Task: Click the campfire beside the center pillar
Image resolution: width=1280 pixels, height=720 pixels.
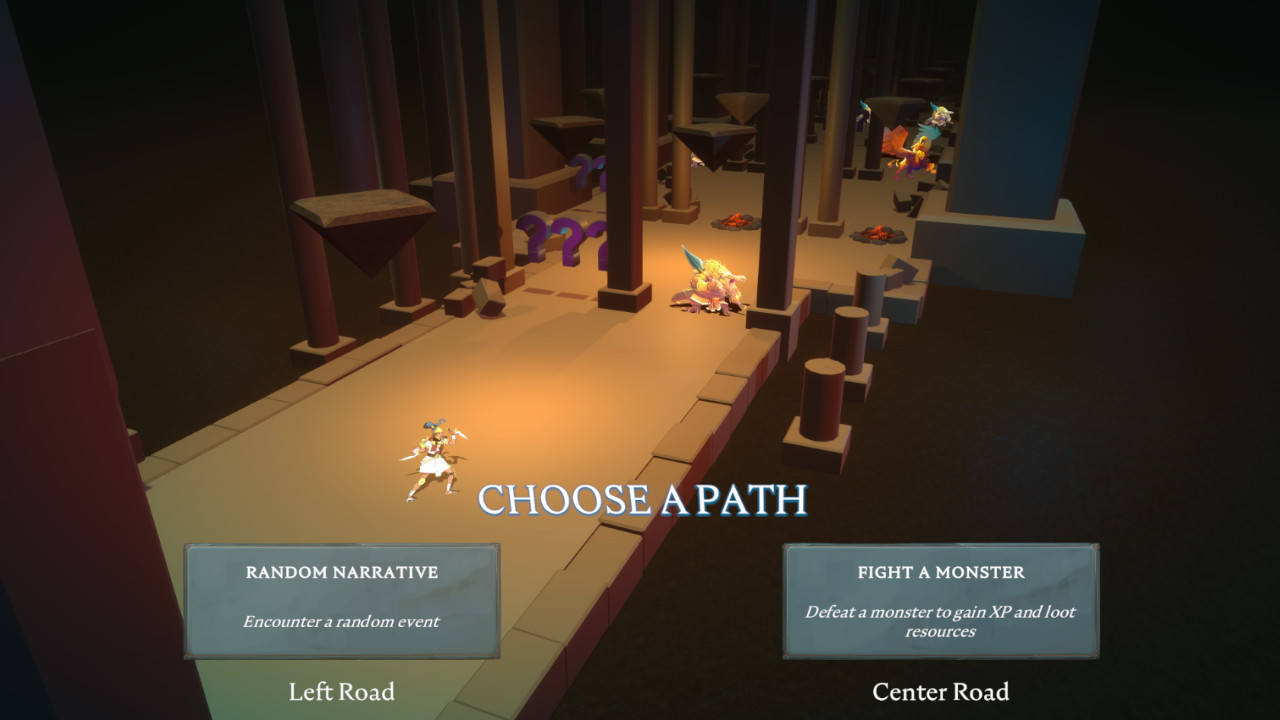Action: (x=736, y=222)
